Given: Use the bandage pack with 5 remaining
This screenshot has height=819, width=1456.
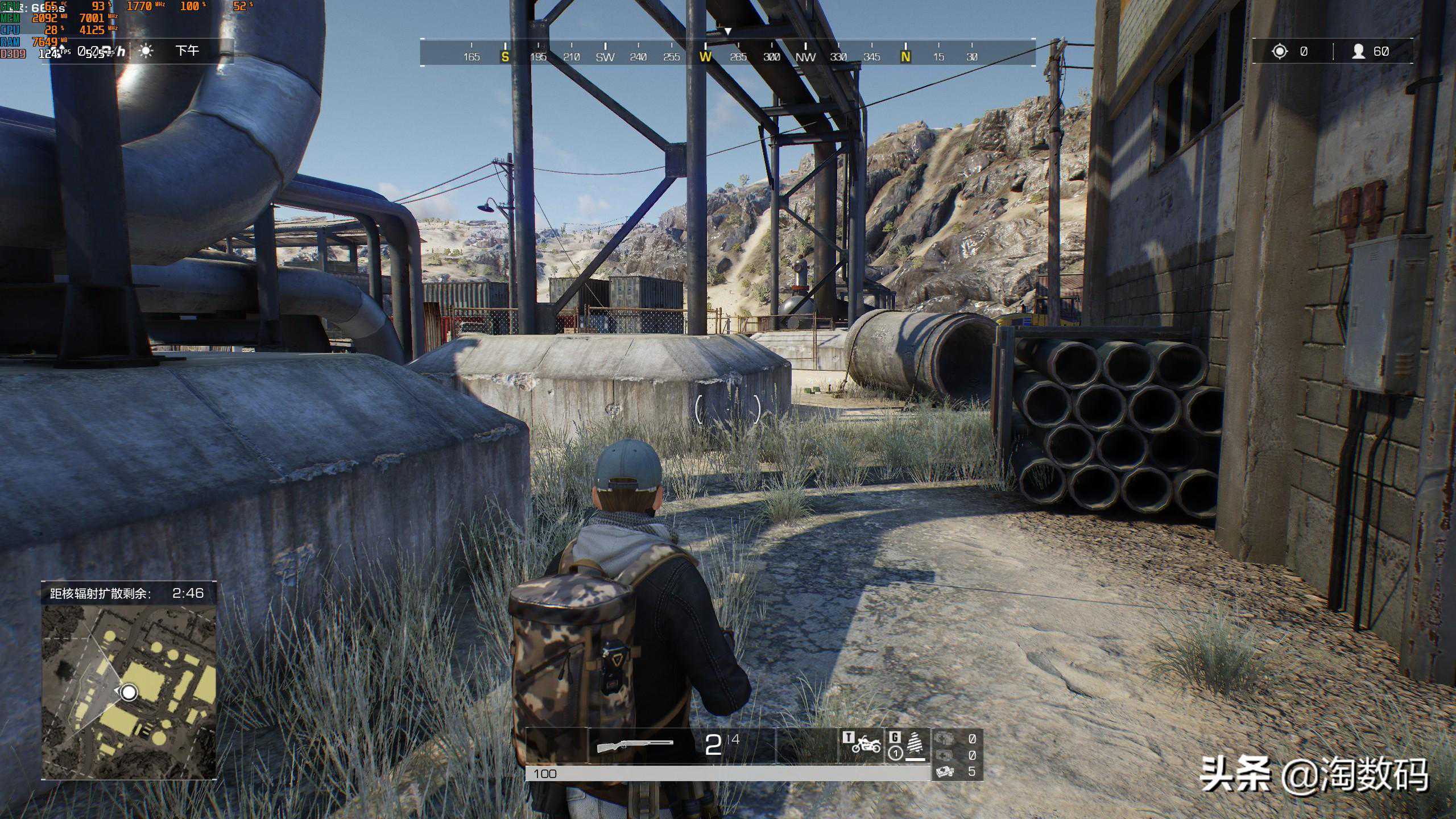Looking at the screenshot, I should tap(945, 771).
